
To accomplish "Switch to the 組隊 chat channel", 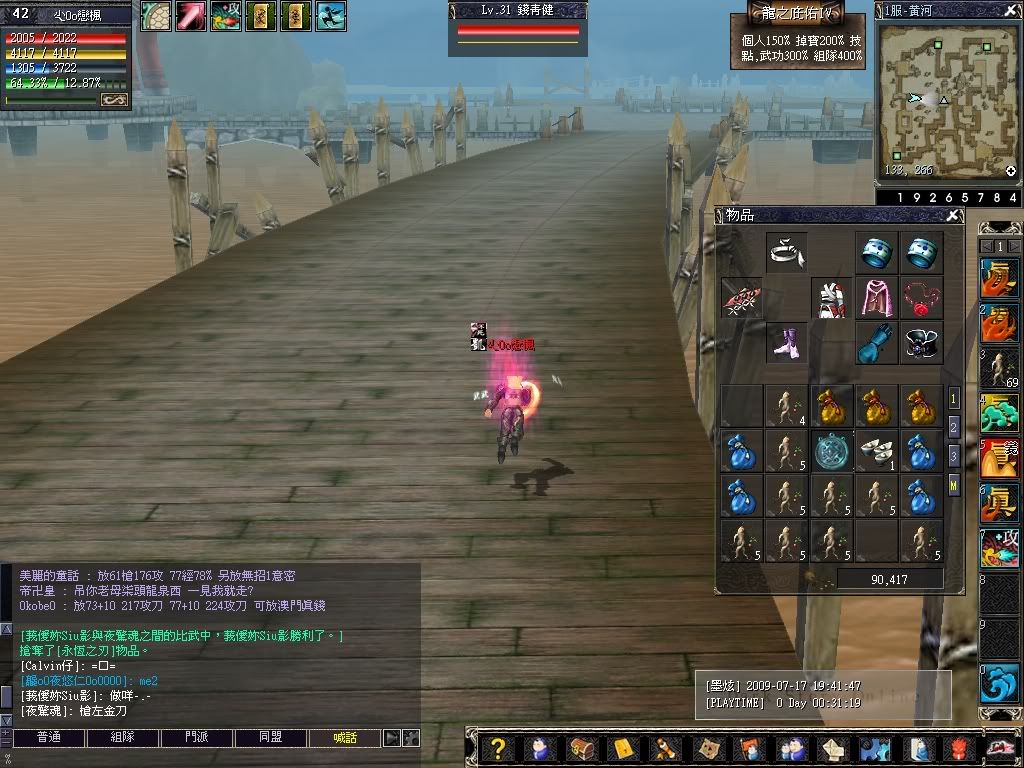I will 122,738.
